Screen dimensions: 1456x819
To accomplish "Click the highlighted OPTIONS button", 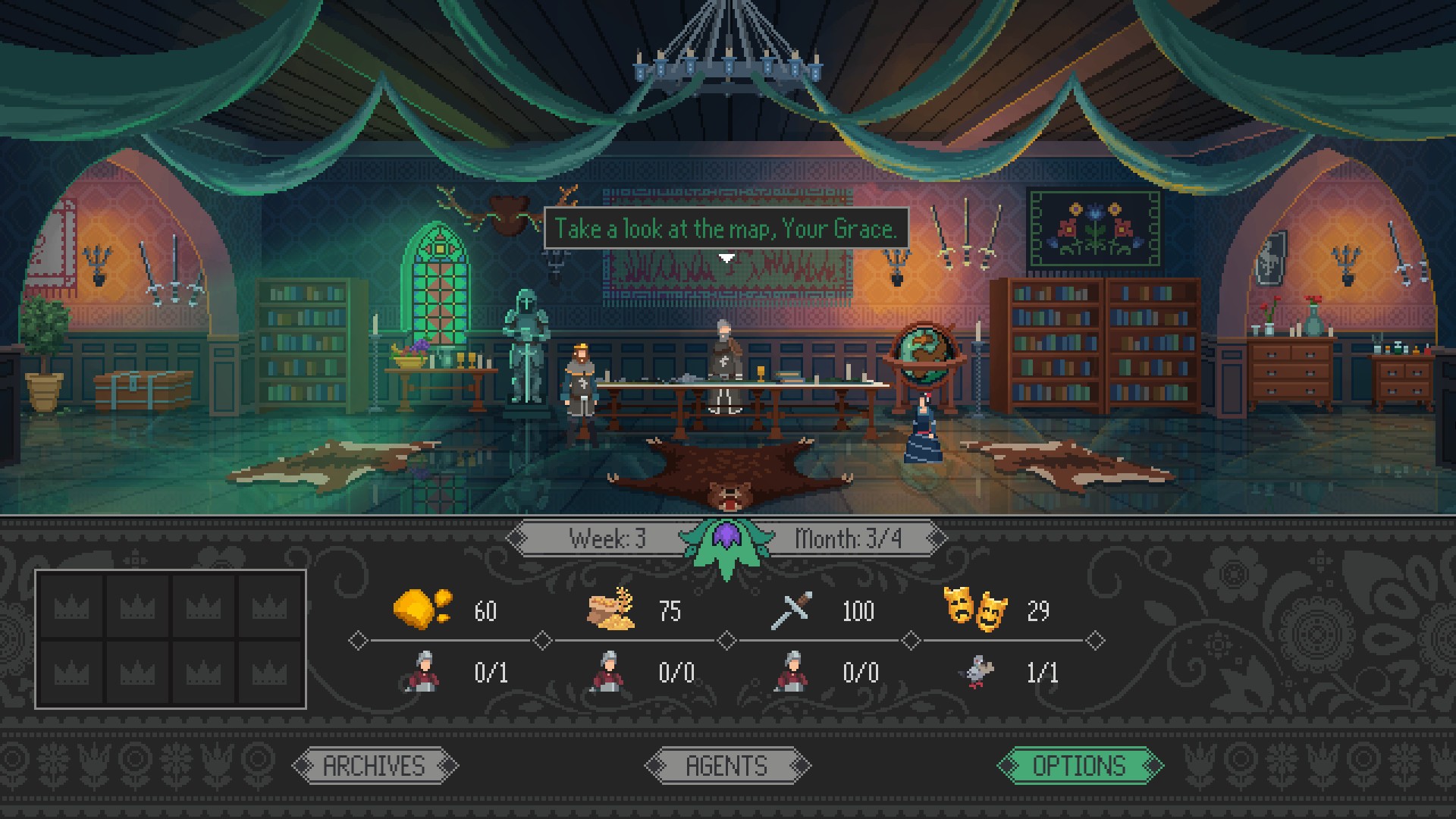I will (1081, 764).
